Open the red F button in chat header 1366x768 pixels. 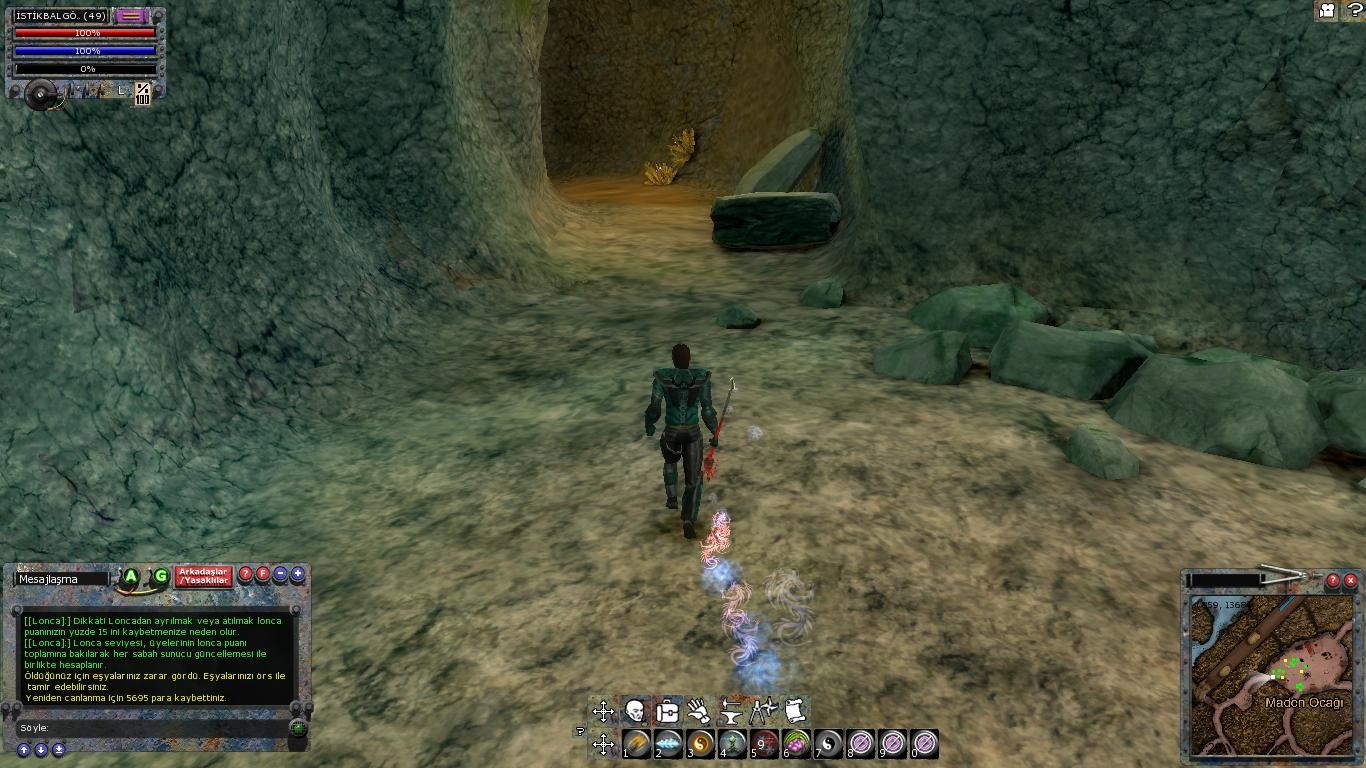263,574
